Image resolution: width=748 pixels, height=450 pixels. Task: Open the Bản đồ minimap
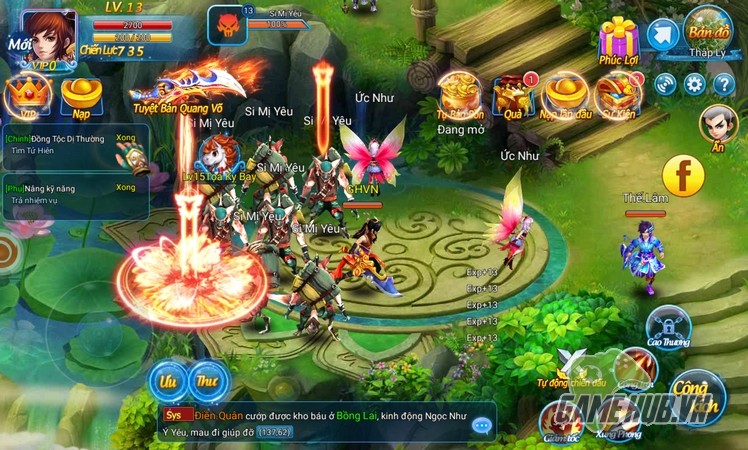709,30
